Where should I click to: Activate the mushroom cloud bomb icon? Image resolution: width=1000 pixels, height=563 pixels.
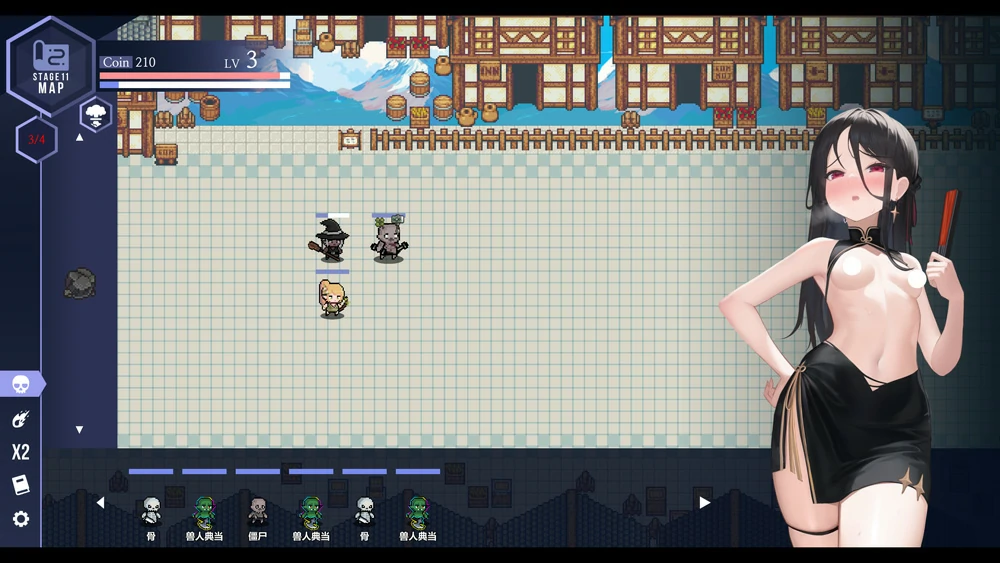click(96, 112)
